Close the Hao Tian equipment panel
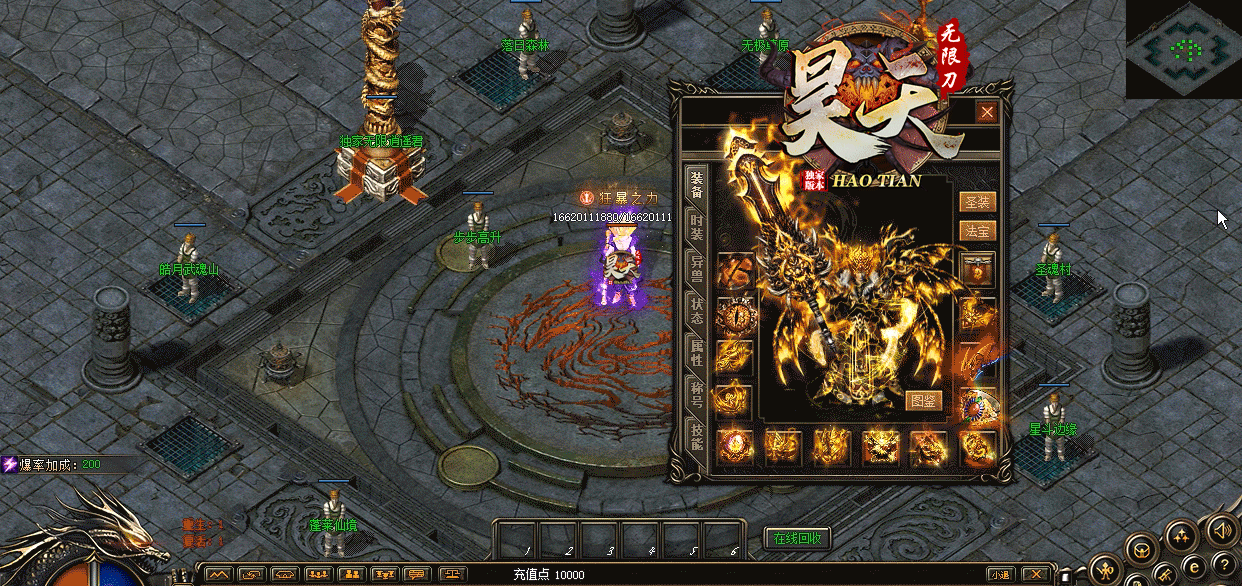1242x586 pixels. point(987,112)
